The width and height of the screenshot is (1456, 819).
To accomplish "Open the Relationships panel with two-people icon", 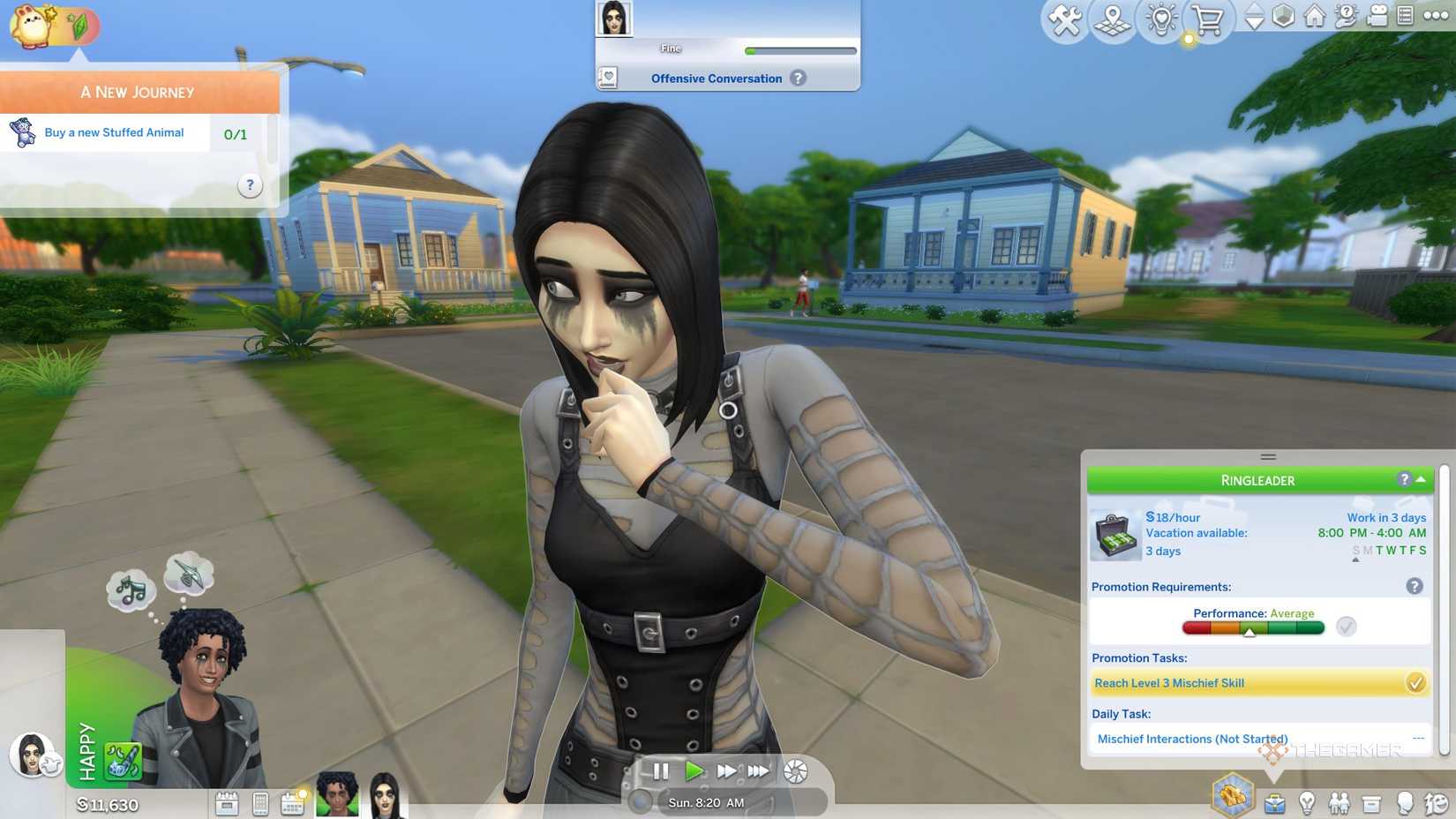I will (1340, 800).
